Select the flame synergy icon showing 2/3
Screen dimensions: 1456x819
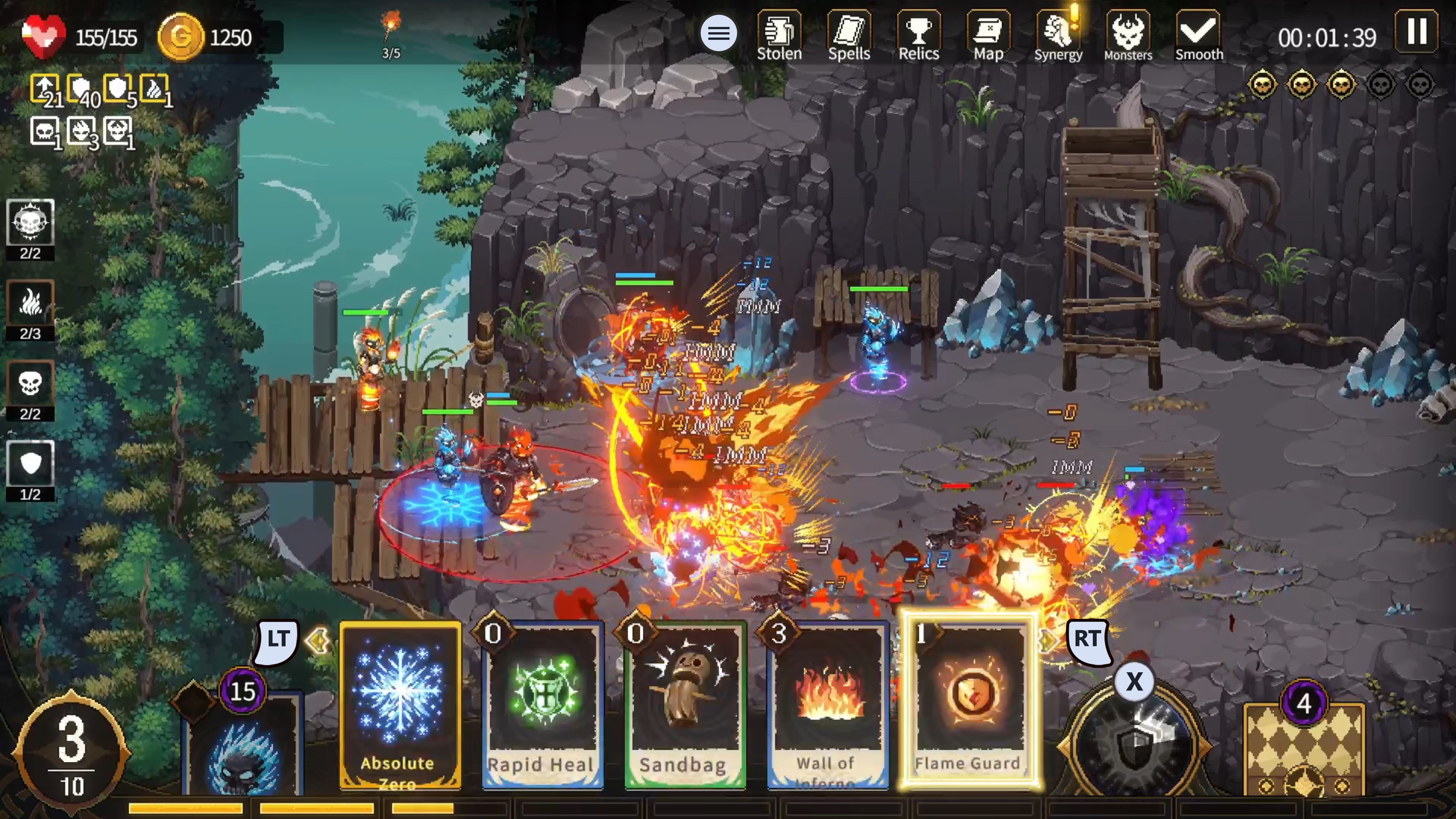pos(30,310)
